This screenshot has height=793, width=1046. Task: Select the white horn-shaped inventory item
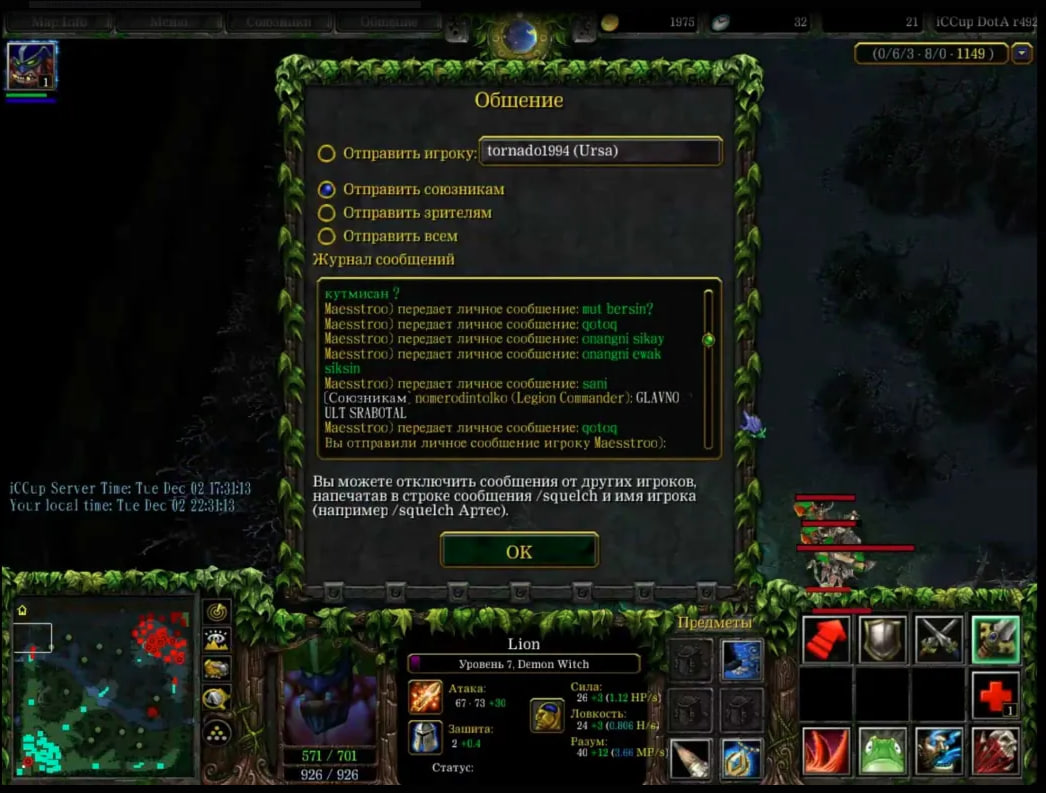691,760
